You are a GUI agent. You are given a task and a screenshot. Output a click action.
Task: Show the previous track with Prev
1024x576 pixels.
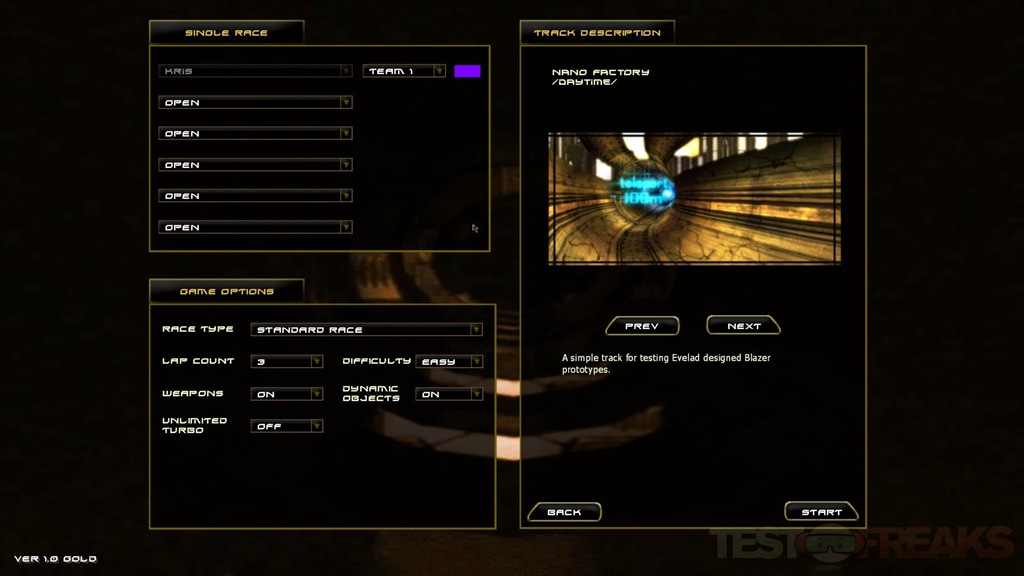point(642,326)
